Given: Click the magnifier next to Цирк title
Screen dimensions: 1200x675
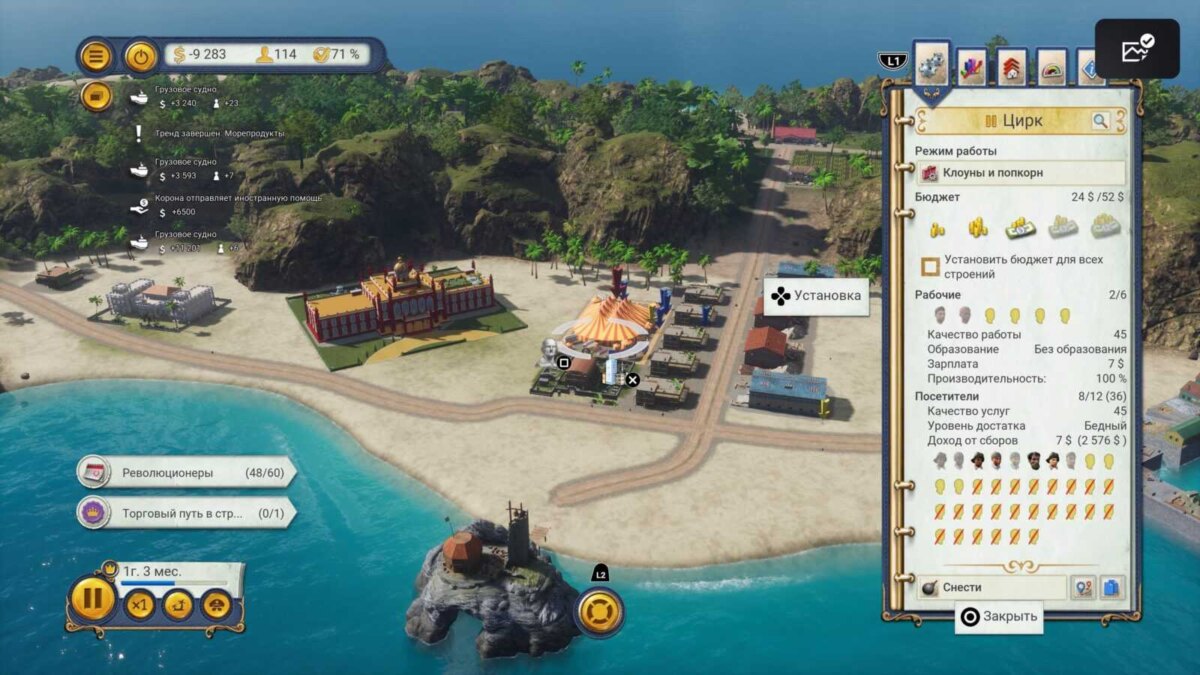Looking at the screenshot, I should [1100, 122].
